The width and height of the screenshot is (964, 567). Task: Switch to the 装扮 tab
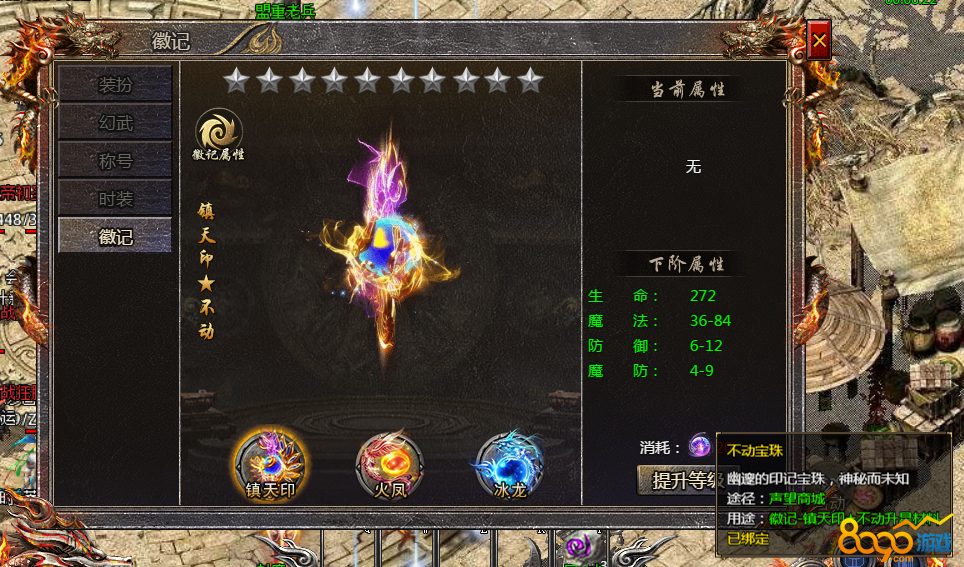pyautogui.click(x=115, y=85)
